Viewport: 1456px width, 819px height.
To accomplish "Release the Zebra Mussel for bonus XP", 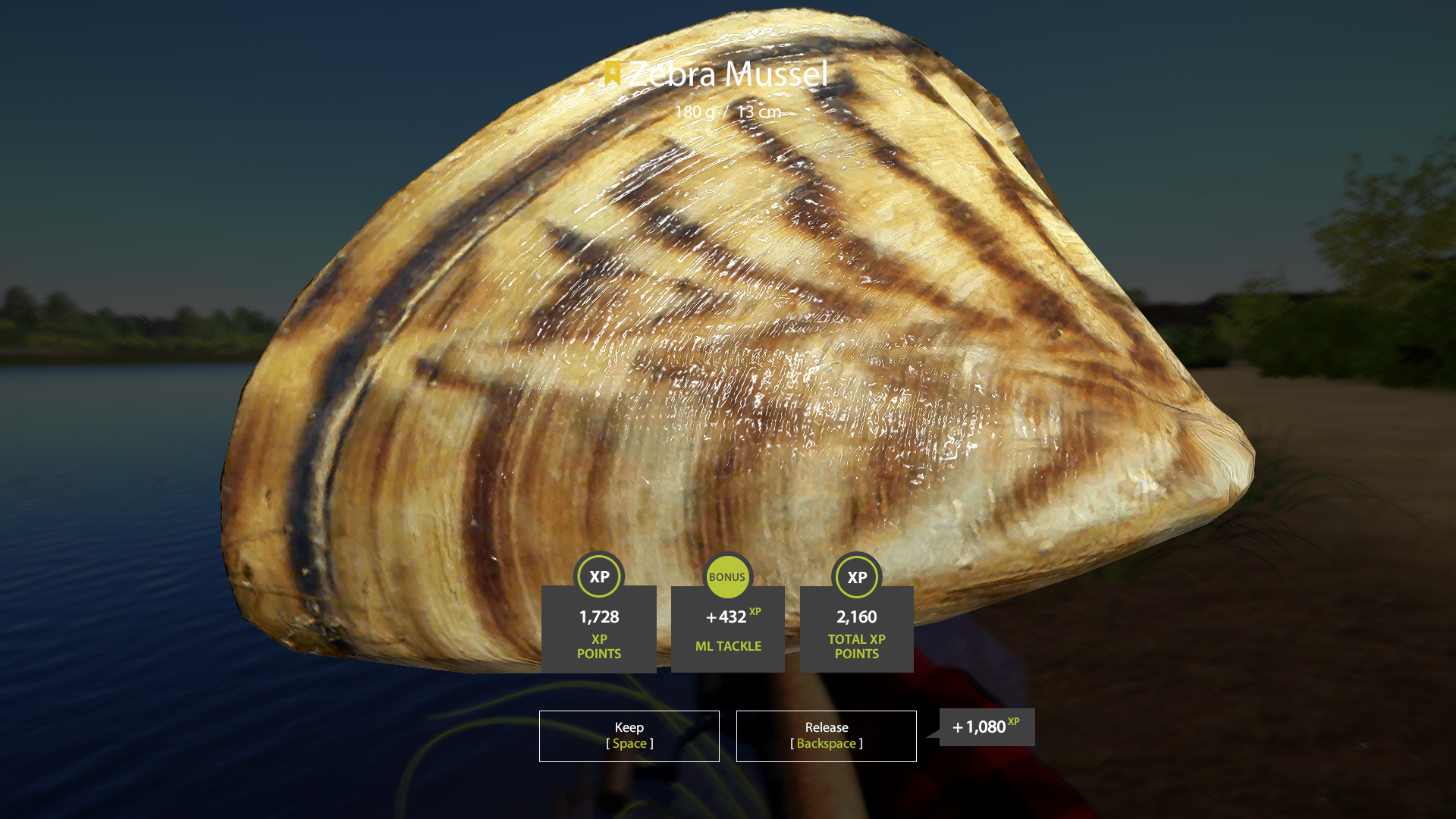I will [826, 736].
